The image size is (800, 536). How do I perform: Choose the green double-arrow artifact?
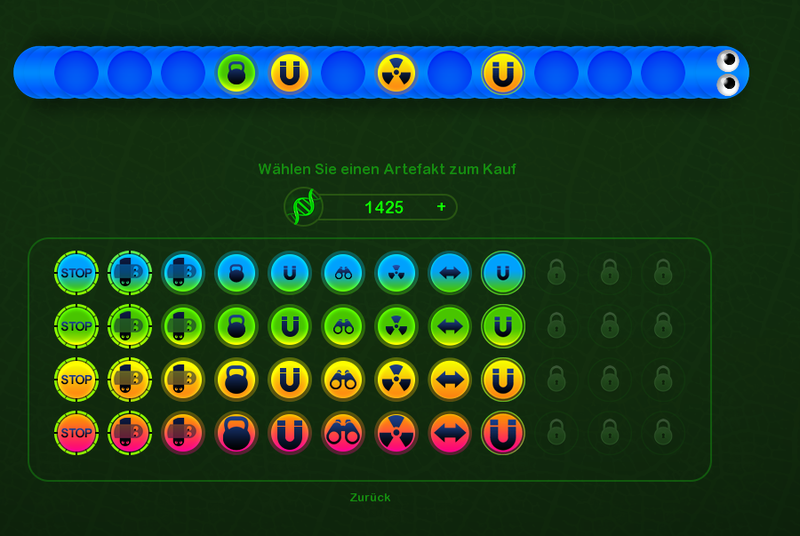pyautogui.click(x=450, y=326)
